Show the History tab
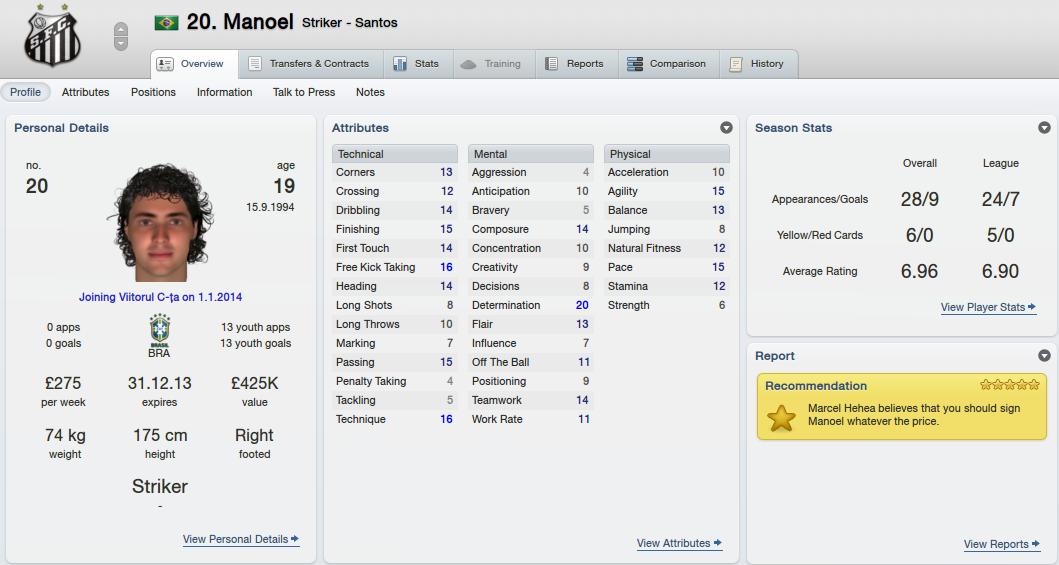 pos(757,64)
